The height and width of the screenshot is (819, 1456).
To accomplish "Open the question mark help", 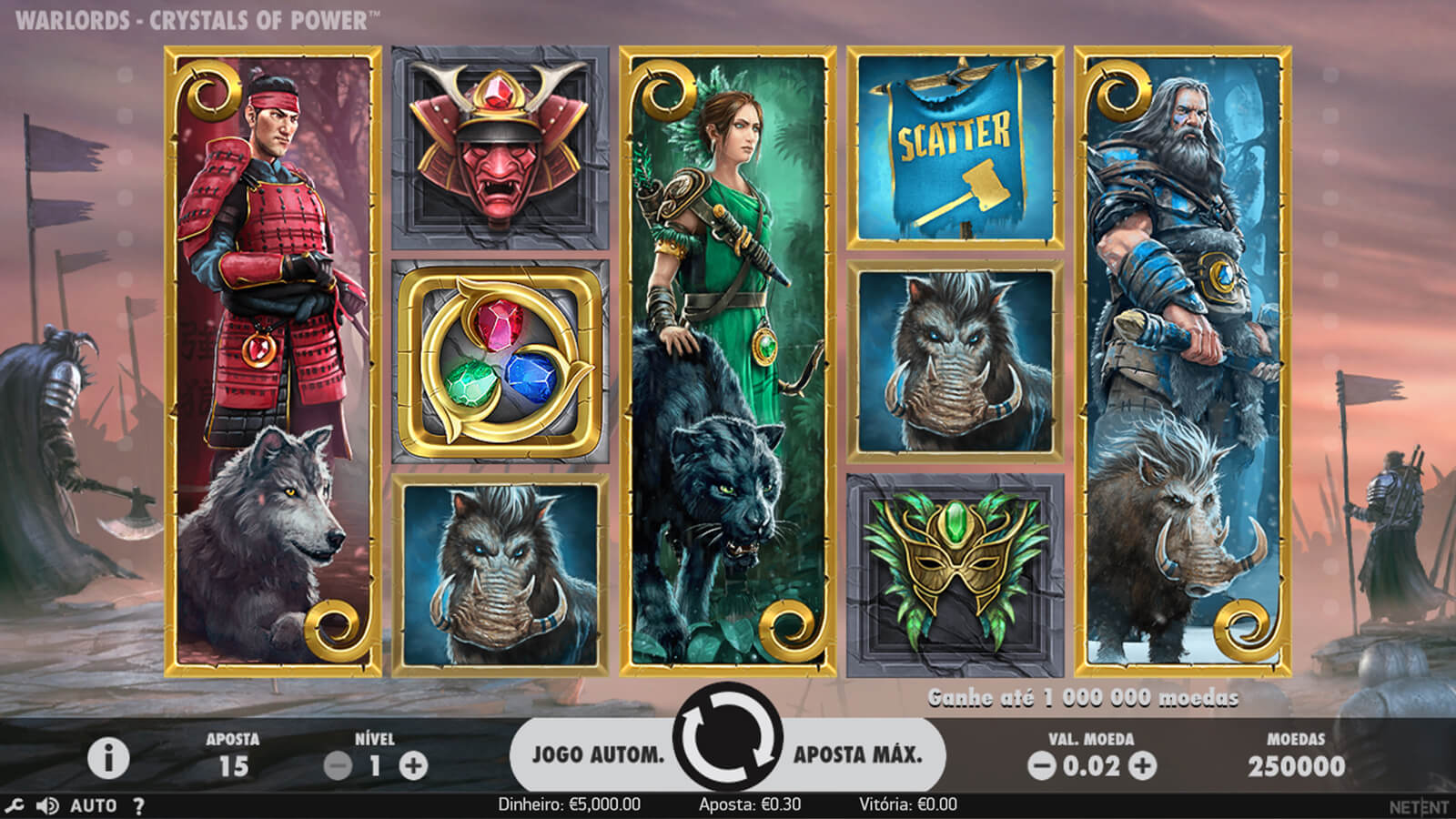I will (138, 805).
